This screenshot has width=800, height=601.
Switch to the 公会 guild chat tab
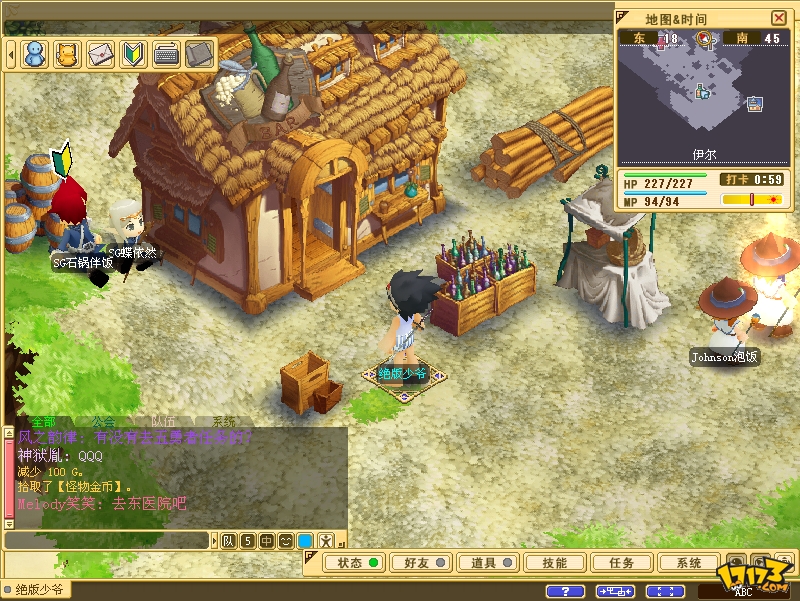[104, 422]
